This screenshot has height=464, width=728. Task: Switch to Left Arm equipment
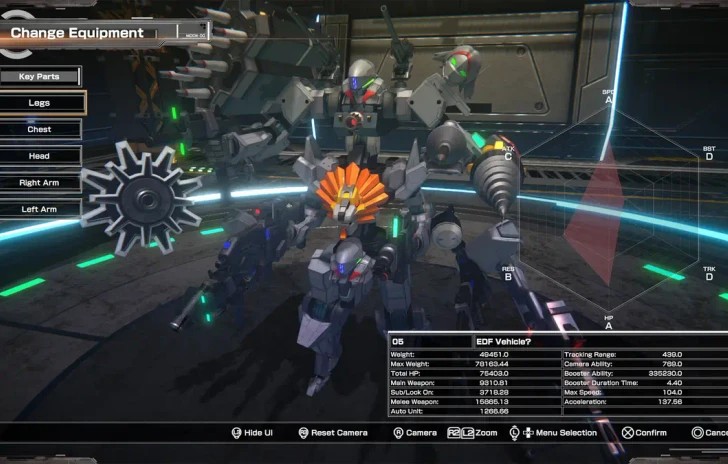[x=40, y=209]
